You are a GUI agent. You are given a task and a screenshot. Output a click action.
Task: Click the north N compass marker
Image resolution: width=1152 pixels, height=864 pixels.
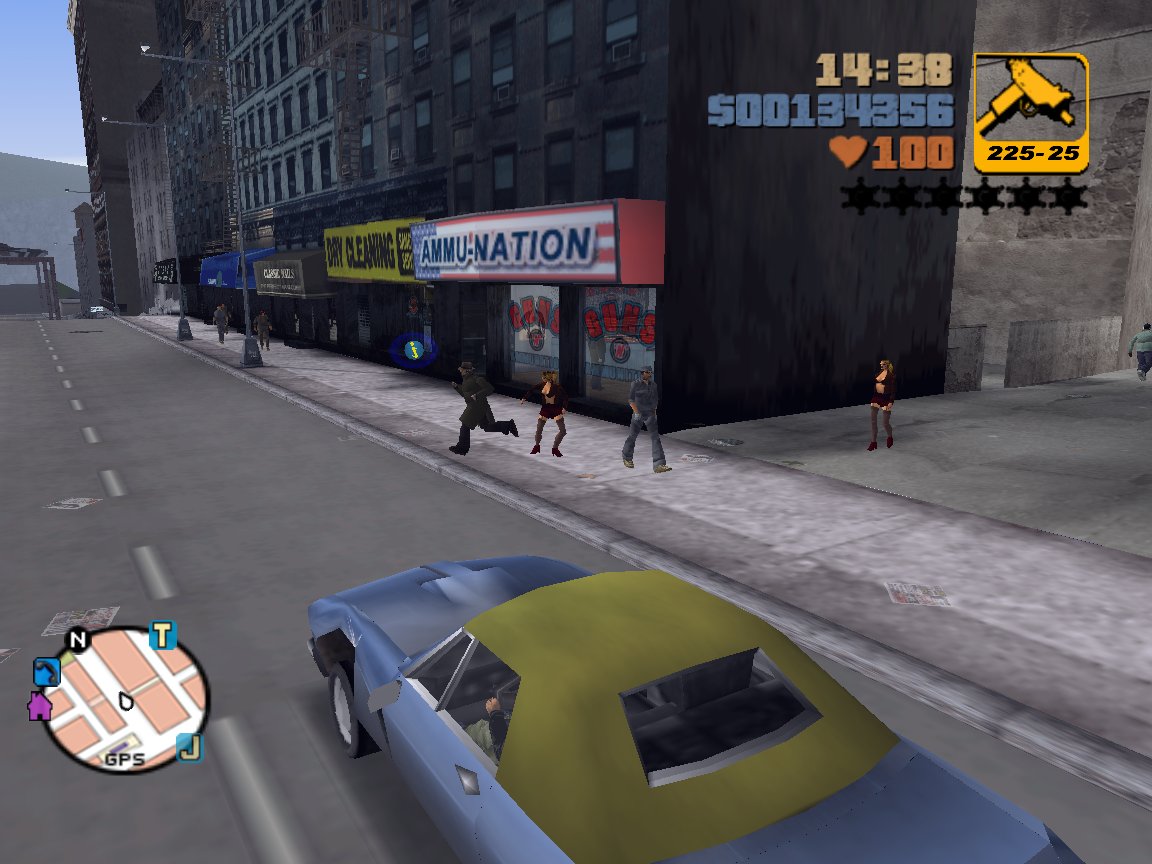(x=77, y=640)
